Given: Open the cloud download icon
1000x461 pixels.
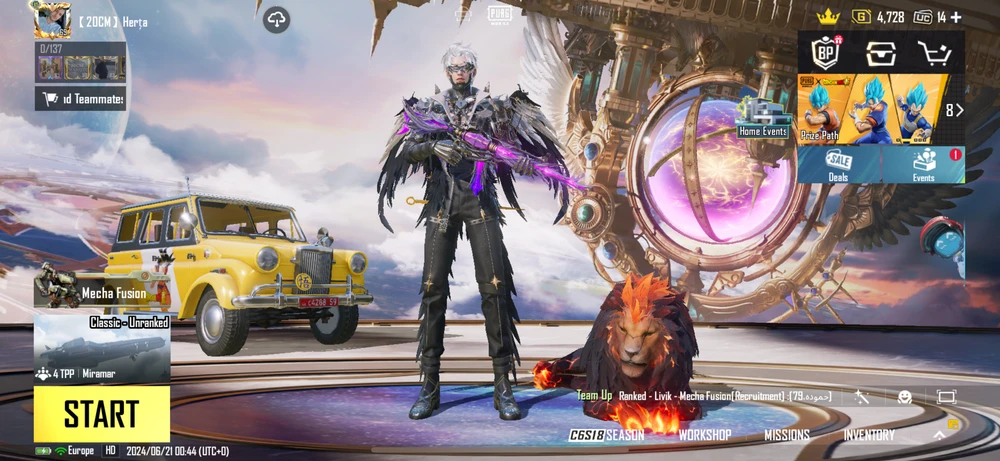Looking at the screenshot, I should coord(277,19).
